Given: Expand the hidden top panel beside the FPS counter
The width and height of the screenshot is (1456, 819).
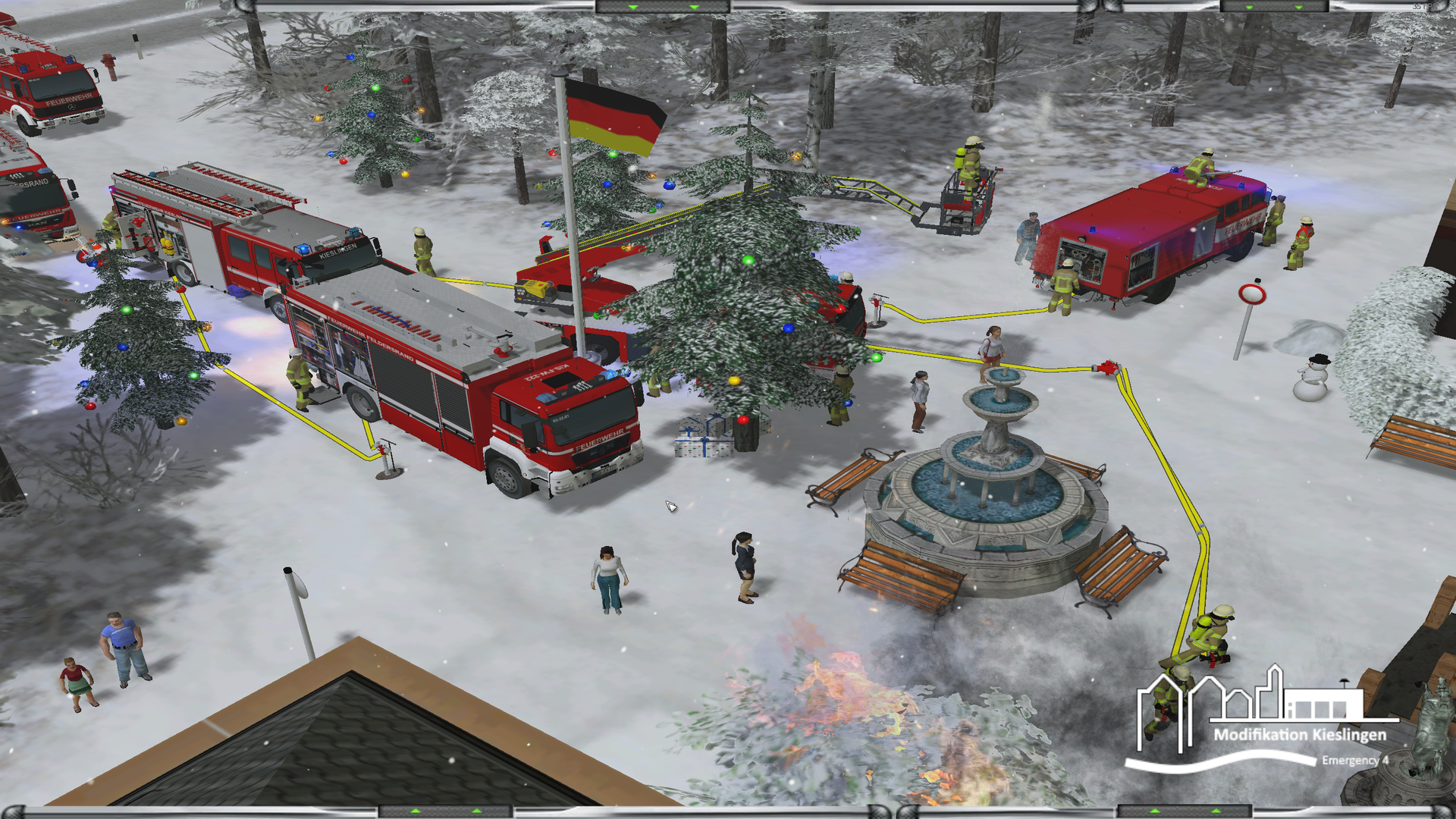Looking at the screenshot, I should [1273, 7].
